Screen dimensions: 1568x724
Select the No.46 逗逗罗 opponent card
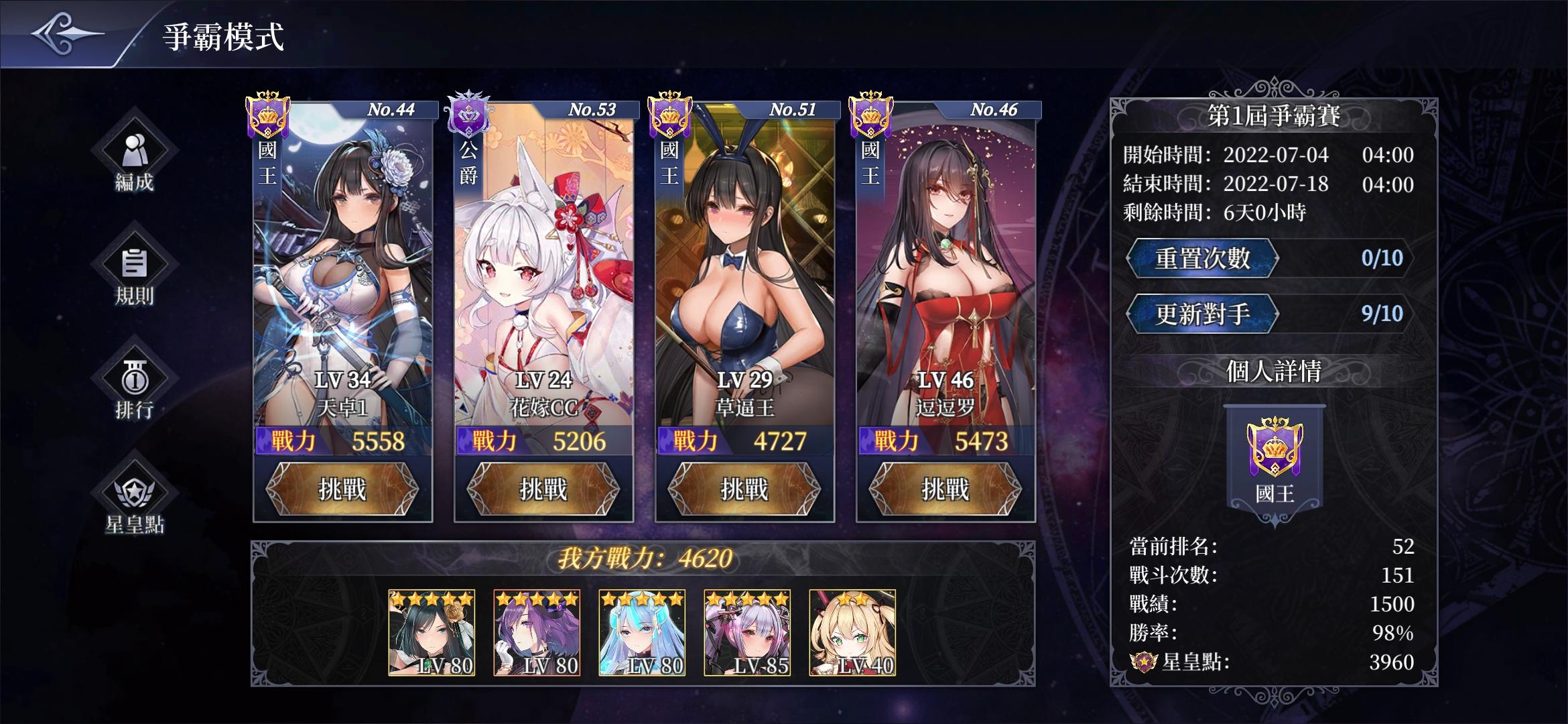pyautogui.click(x=945, y=268)
